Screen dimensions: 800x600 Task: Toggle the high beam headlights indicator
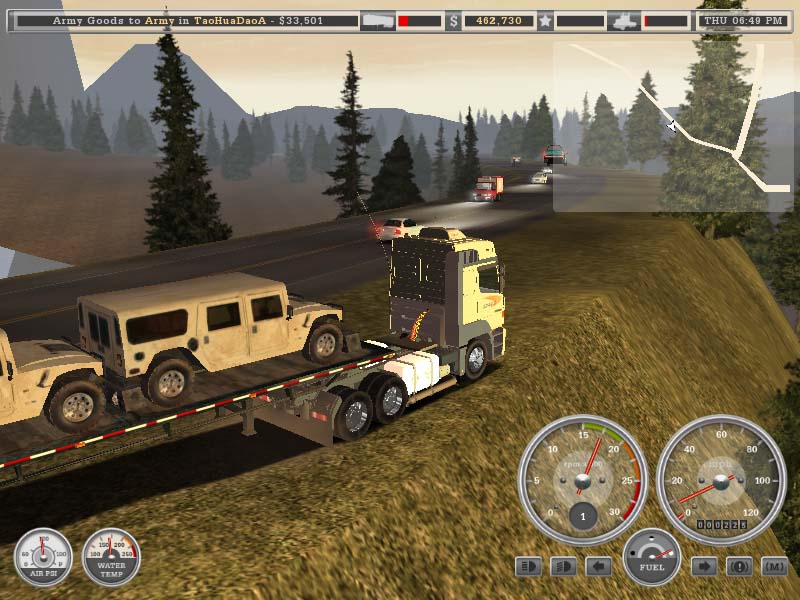(x=528, y=567)
